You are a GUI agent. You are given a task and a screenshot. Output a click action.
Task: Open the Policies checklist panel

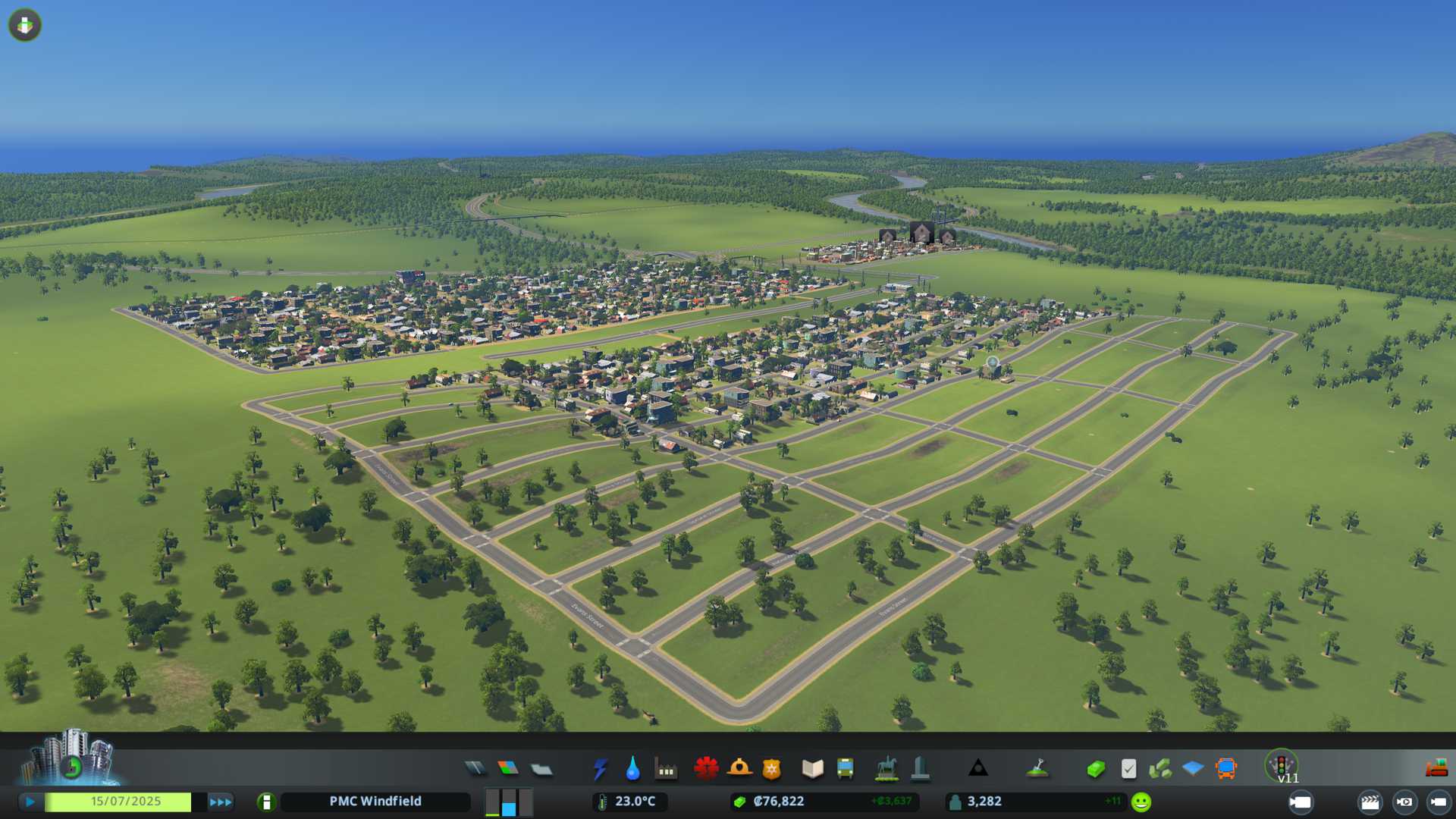click(1128, 769)
